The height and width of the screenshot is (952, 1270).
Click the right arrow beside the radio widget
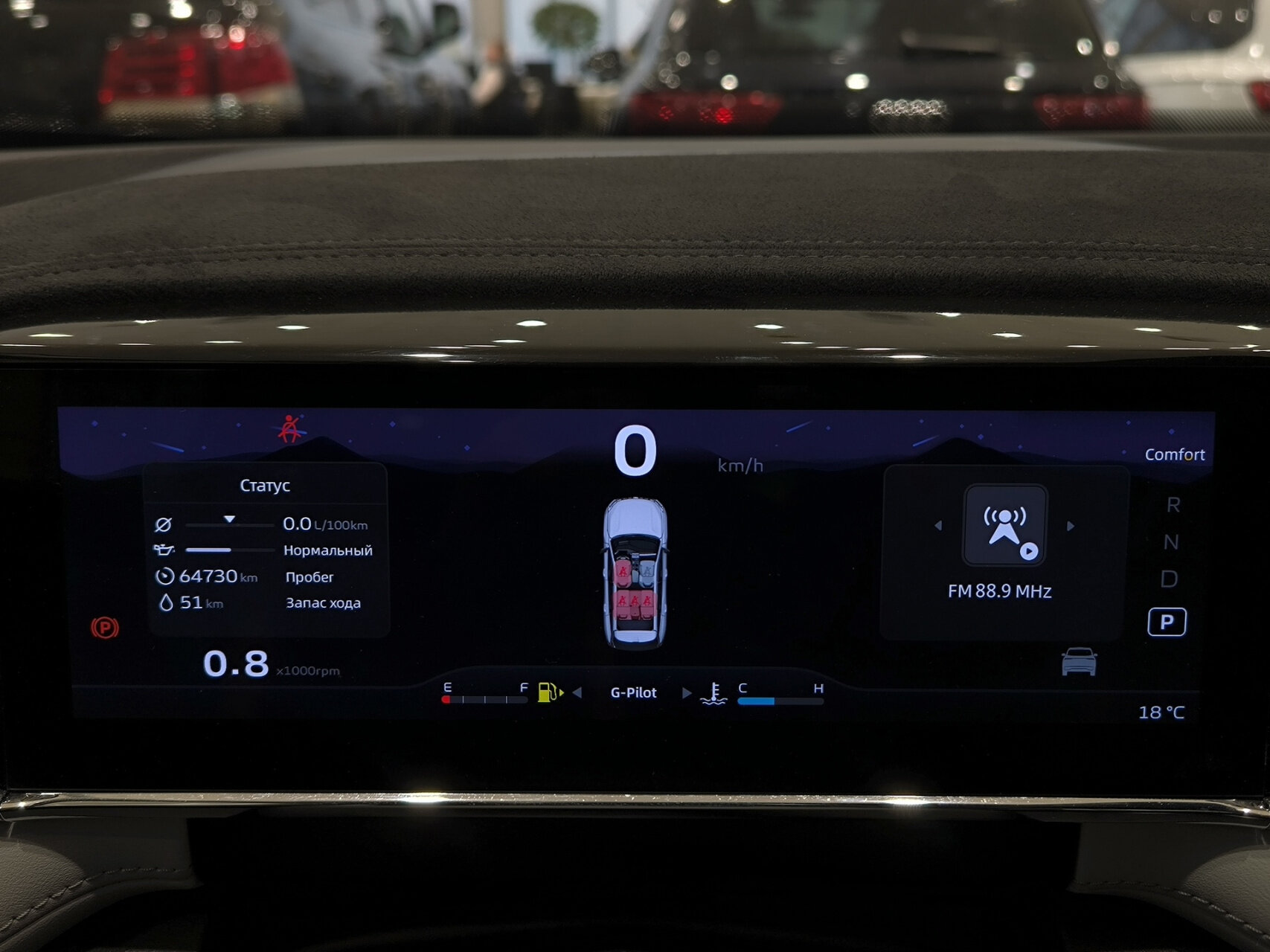[x=1070, y=526]
